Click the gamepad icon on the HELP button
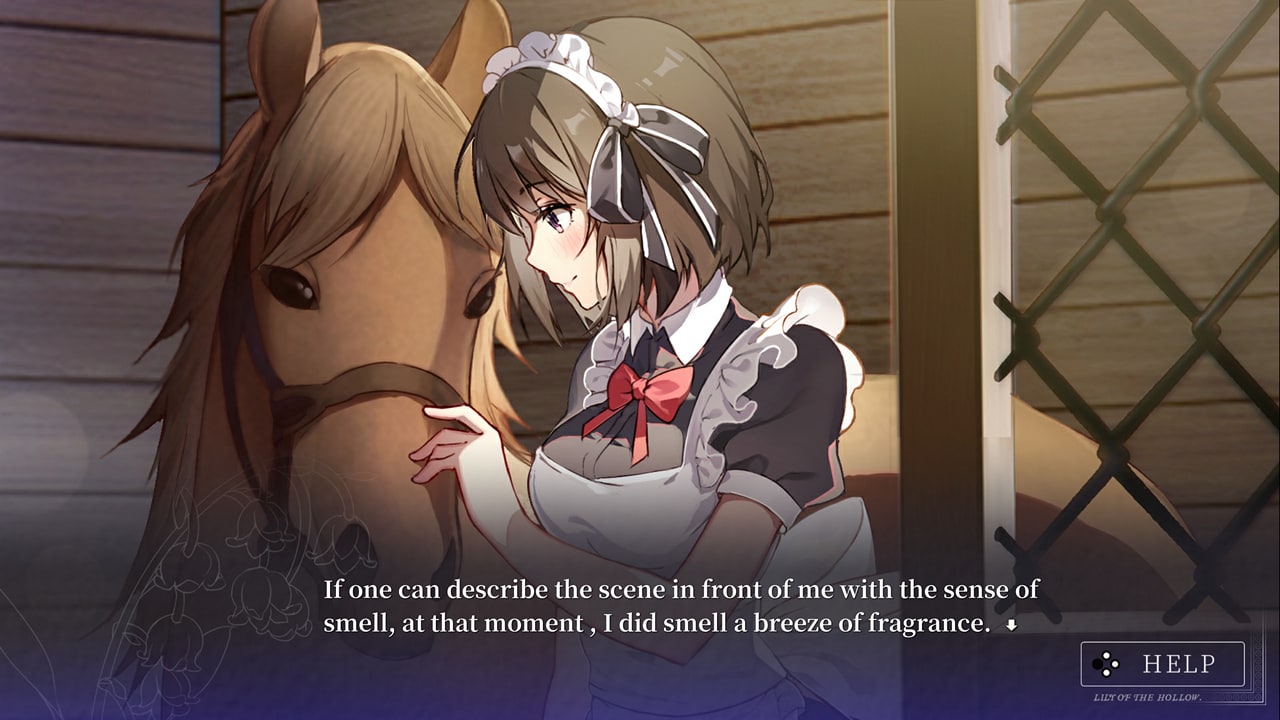1280x720 pixels. click(x=1106, y=664)
